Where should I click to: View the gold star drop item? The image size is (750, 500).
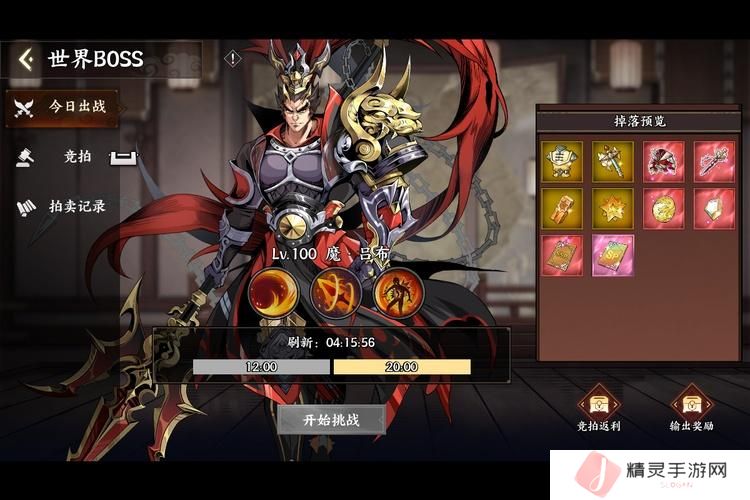click(x=611, y=208)
